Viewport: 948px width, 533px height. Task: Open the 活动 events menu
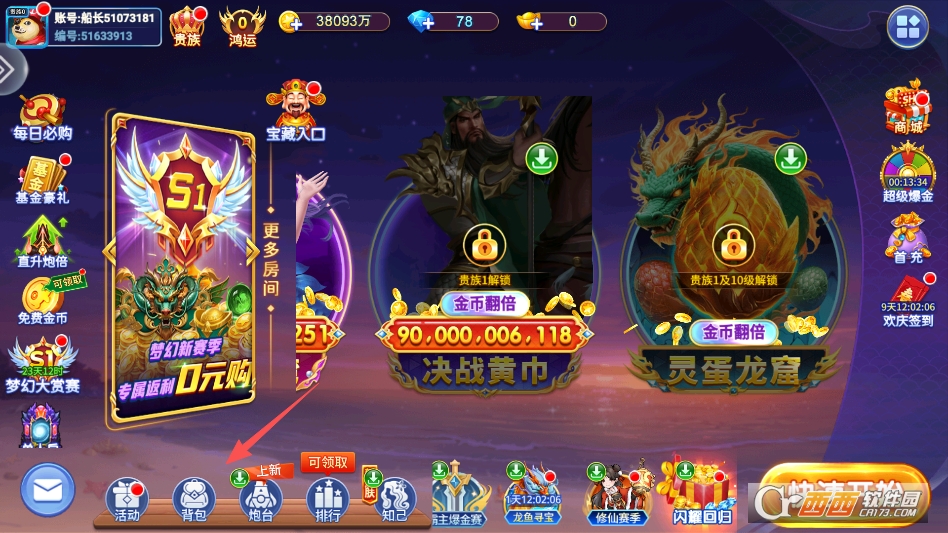(x=127, y=499)
